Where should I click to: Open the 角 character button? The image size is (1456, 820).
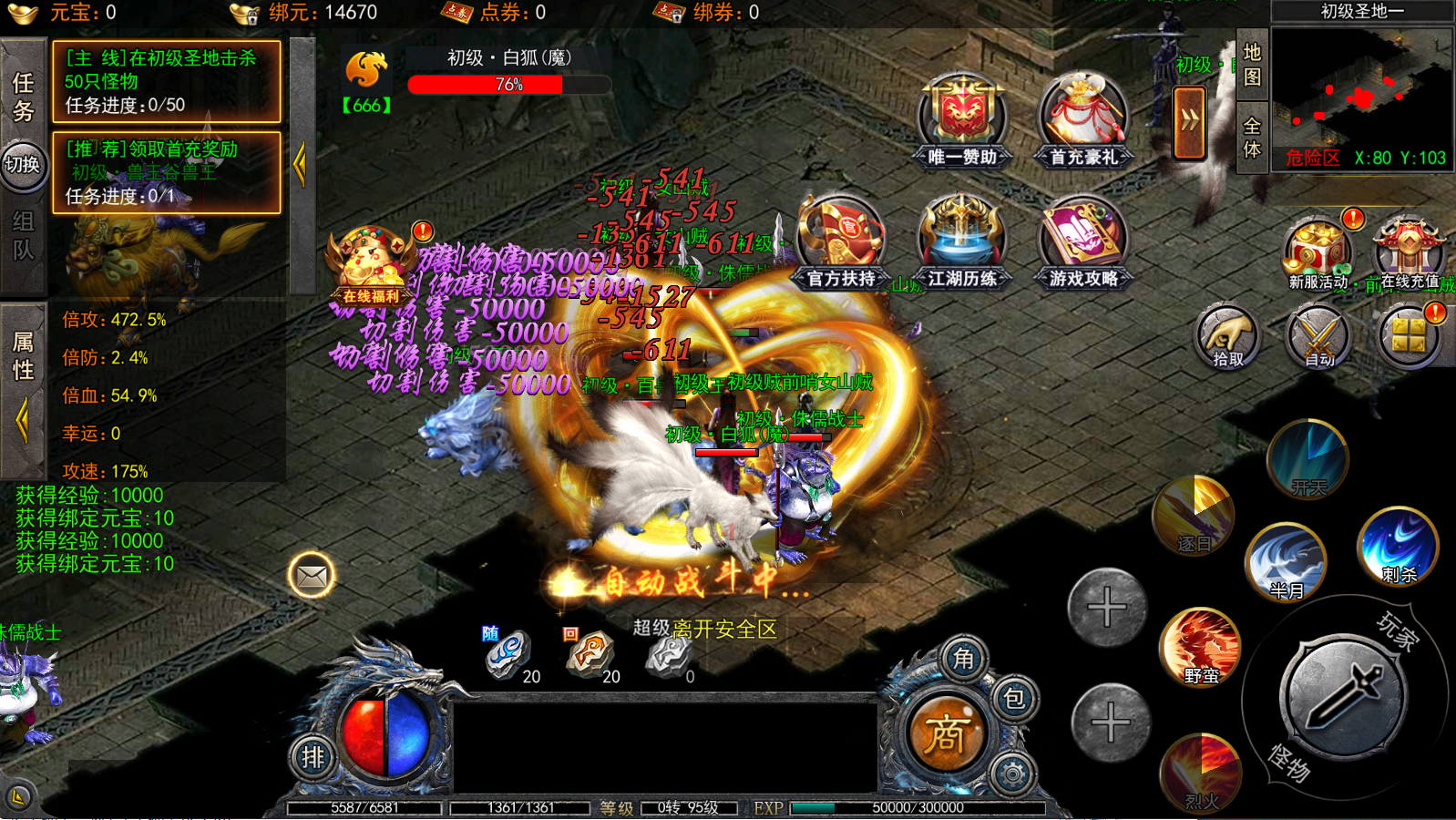963,659
